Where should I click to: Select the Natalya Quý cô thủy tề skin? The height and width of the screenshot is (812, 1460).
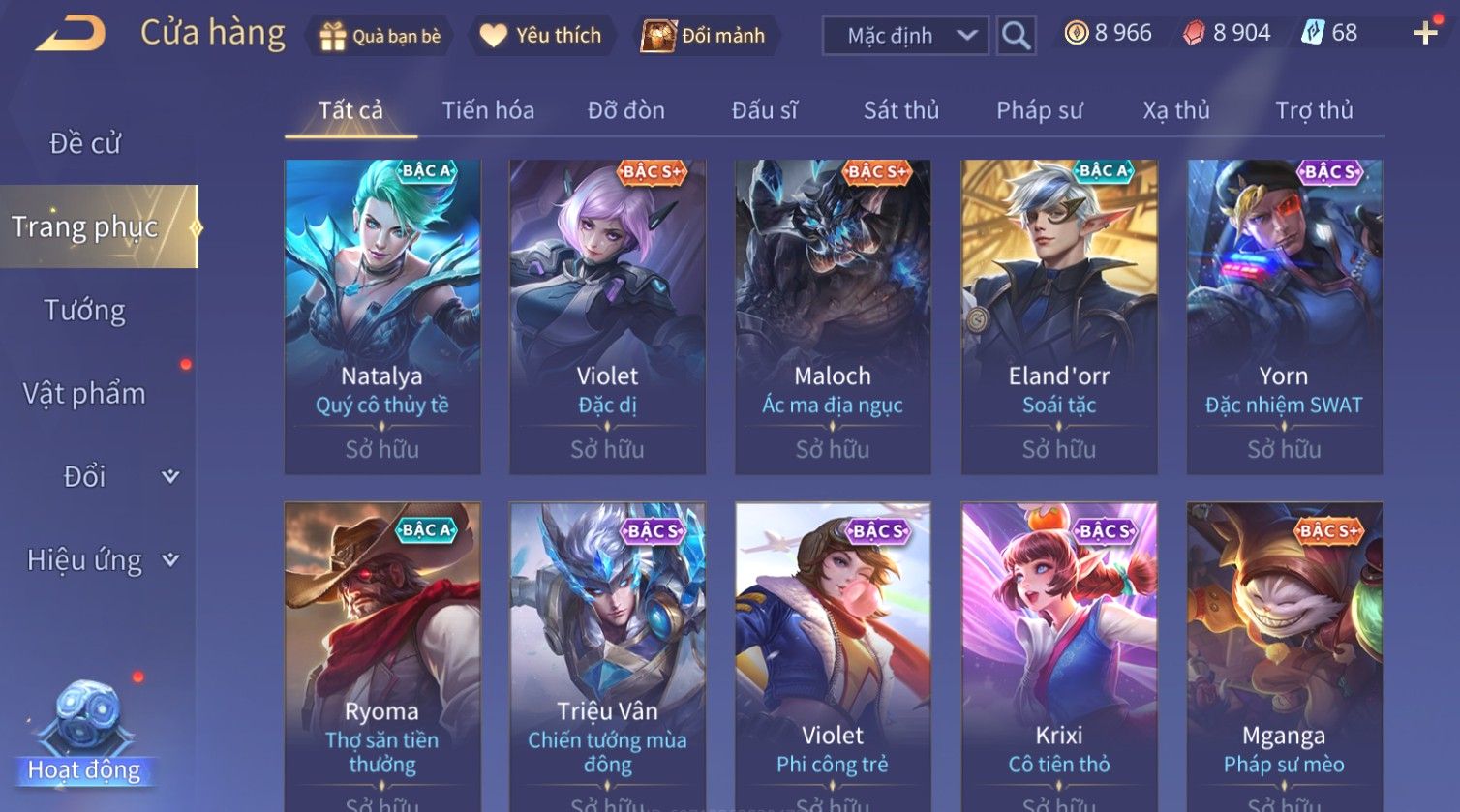tap(382, 316)
